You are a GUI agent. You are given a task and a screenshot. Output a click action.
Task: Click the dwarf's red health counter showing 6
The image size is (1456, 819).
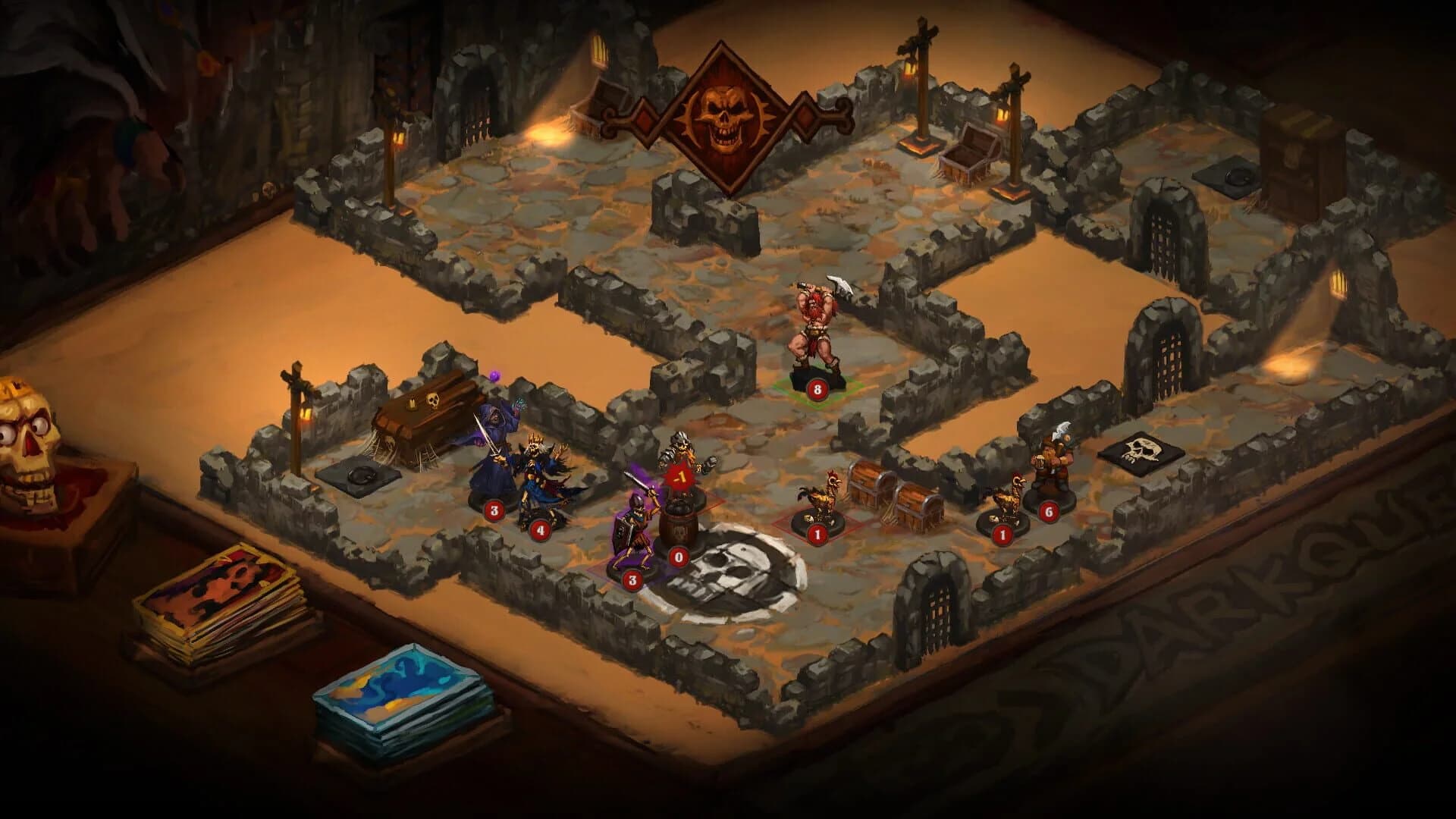[1049, 510]
